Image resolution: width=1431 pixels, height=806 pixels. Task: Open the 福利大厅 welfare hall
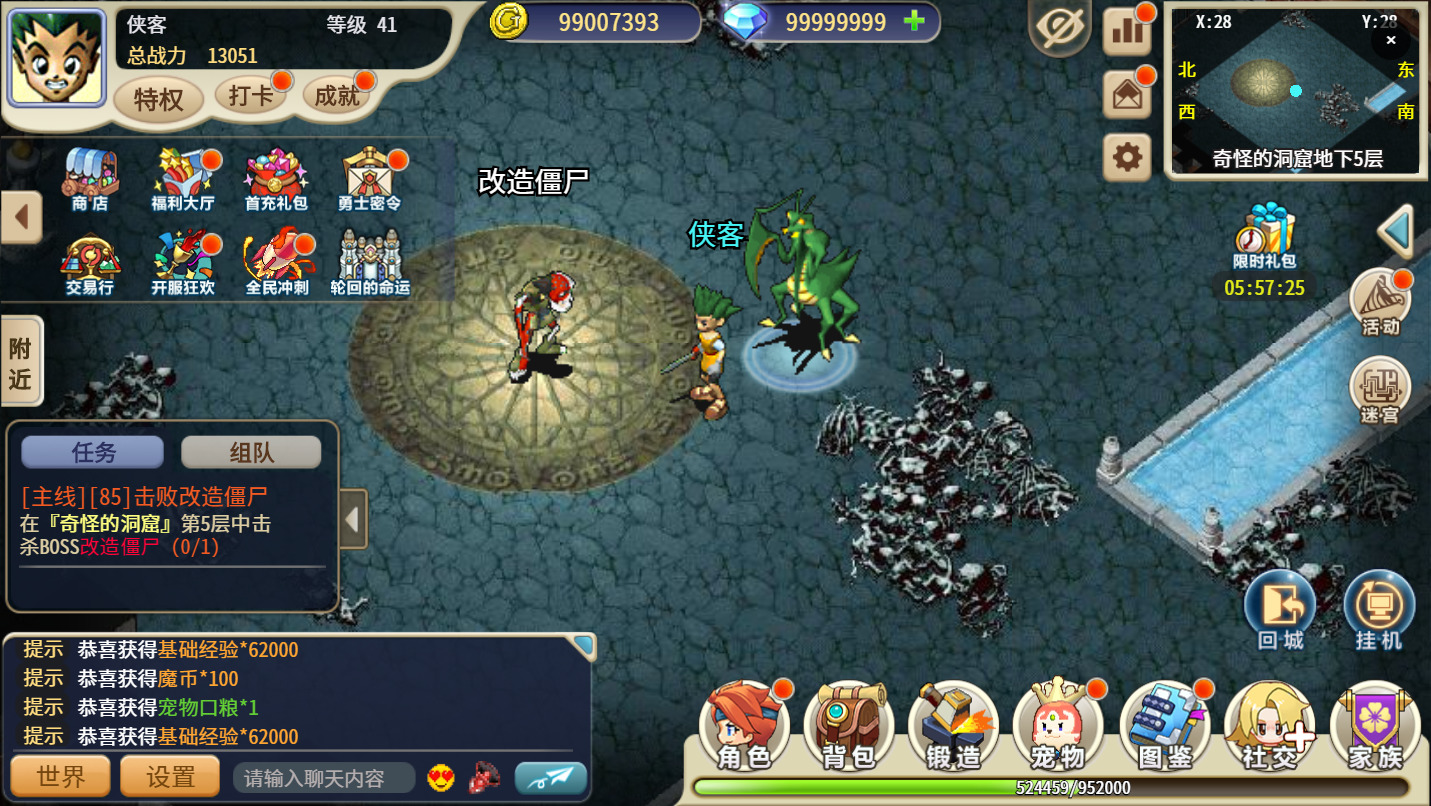click(183, 180)
